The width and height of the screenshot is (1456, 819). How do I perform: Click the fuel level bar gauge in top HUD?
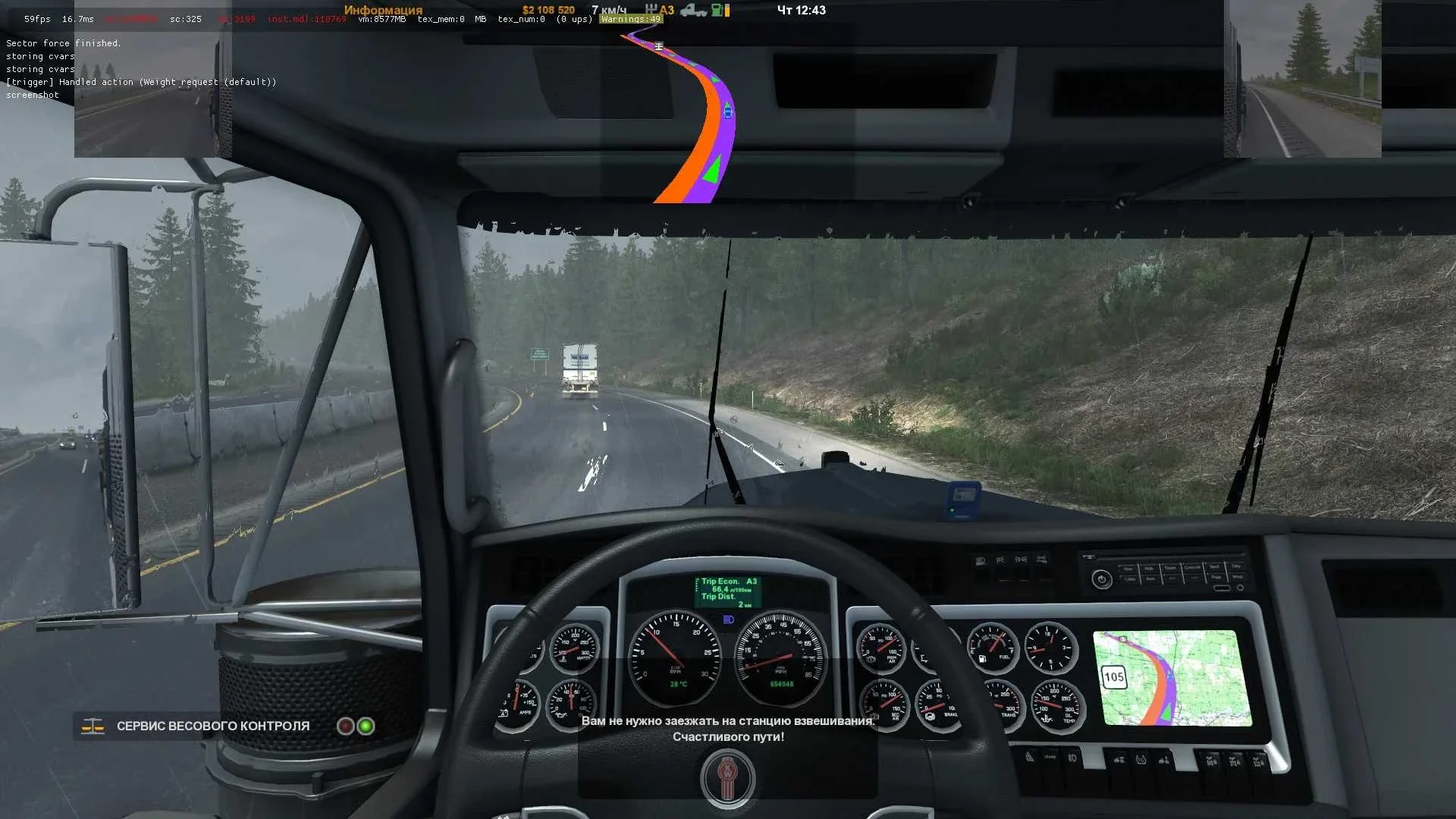tap(726, 11)
